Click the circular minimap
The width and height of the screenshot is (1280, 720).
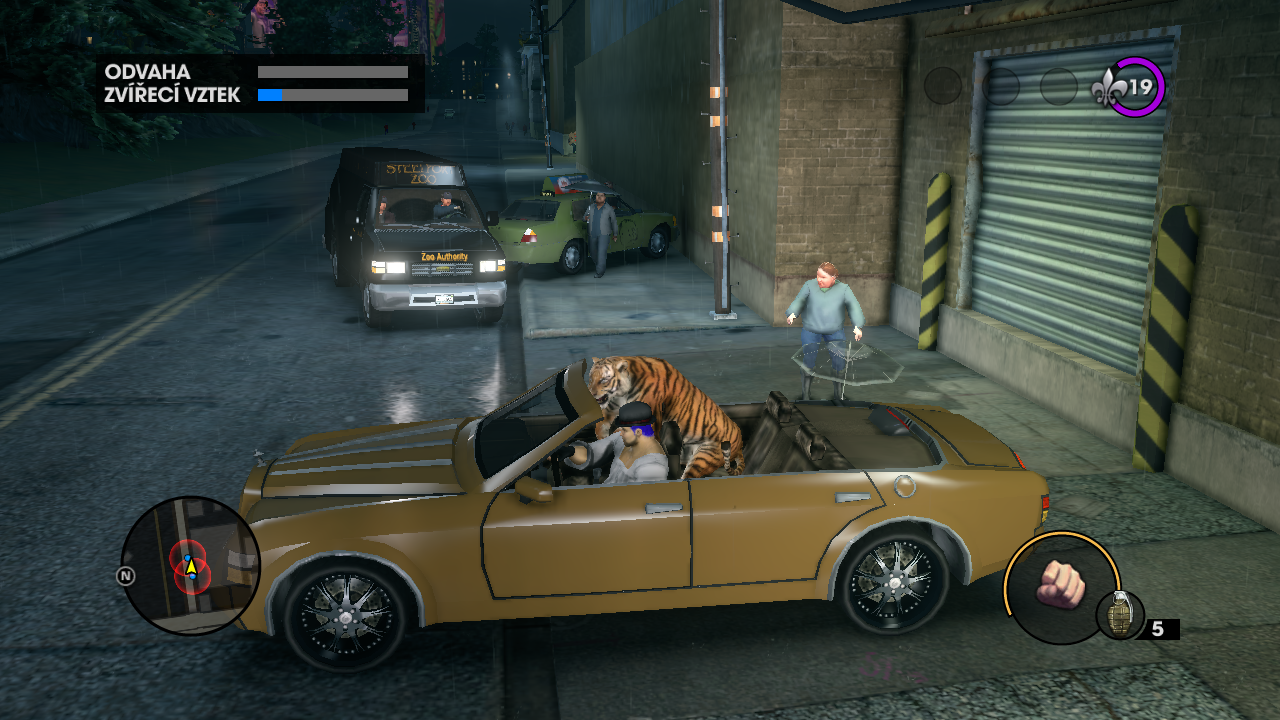(190, 566)
